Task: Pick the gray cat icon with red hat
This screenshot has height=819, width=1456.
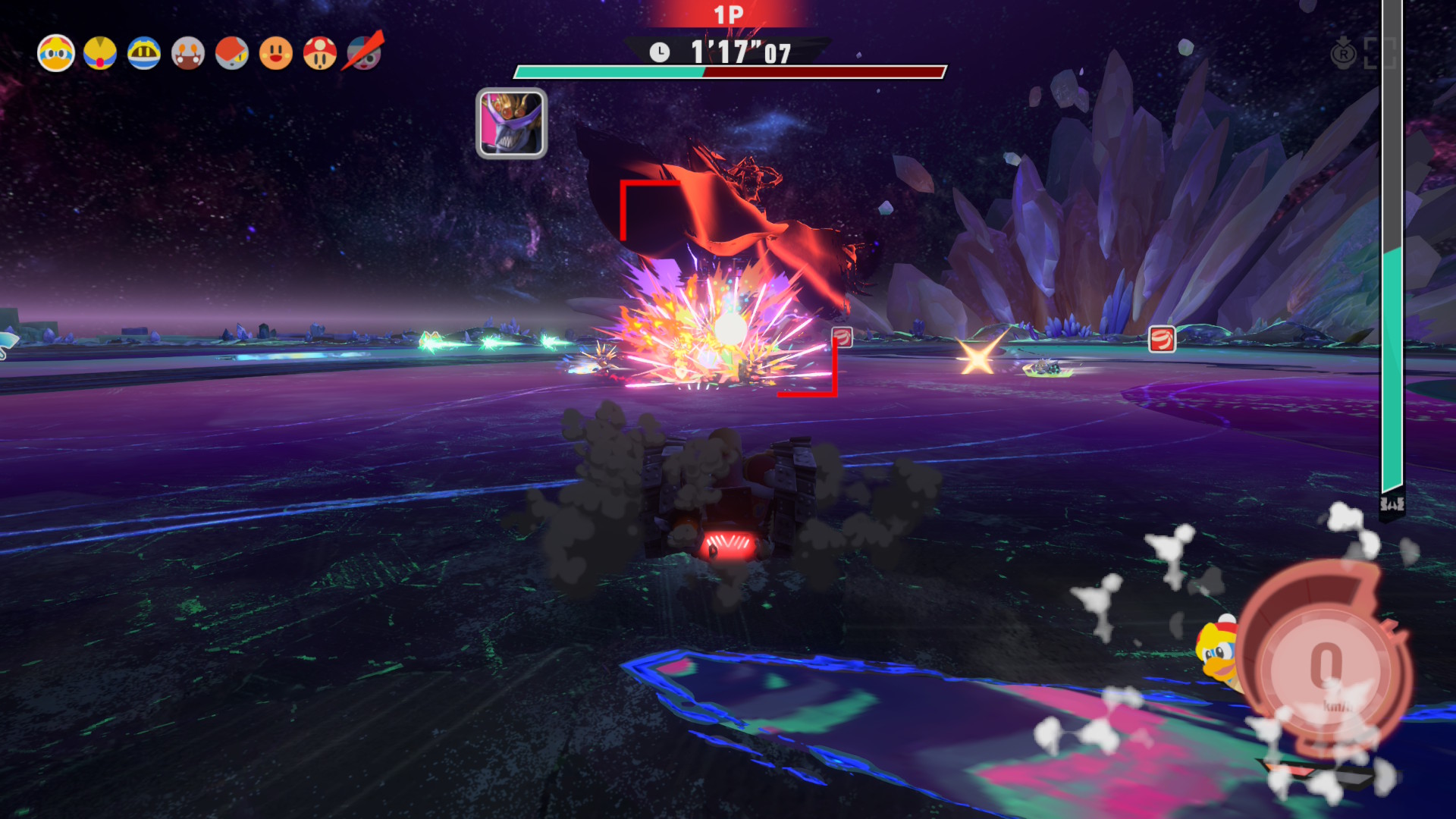Action: click(x=232, y=54)
